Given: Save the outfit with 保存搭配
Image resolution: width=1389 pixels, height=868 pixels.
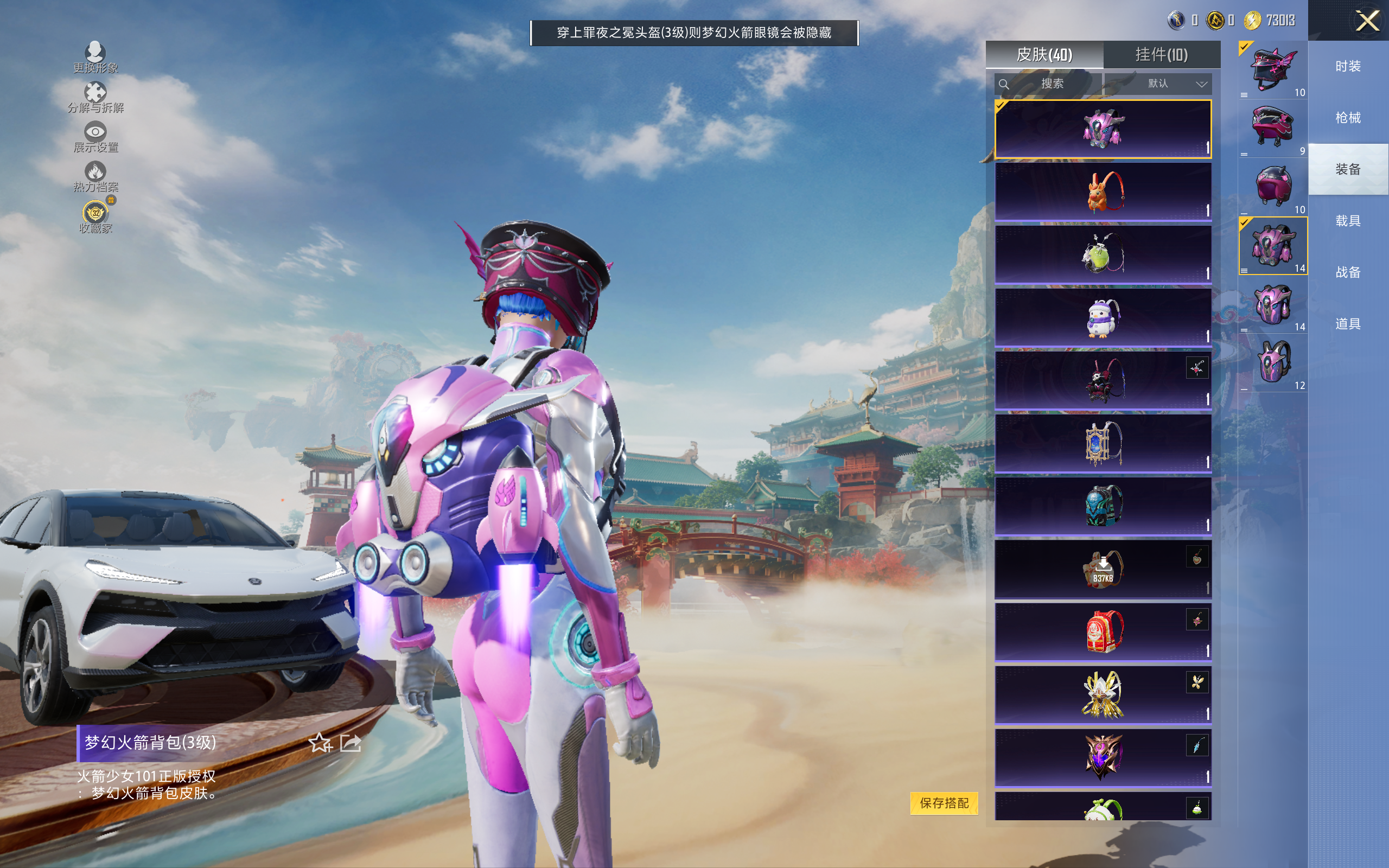Looking at the screenshot, I should click(944, 802).
